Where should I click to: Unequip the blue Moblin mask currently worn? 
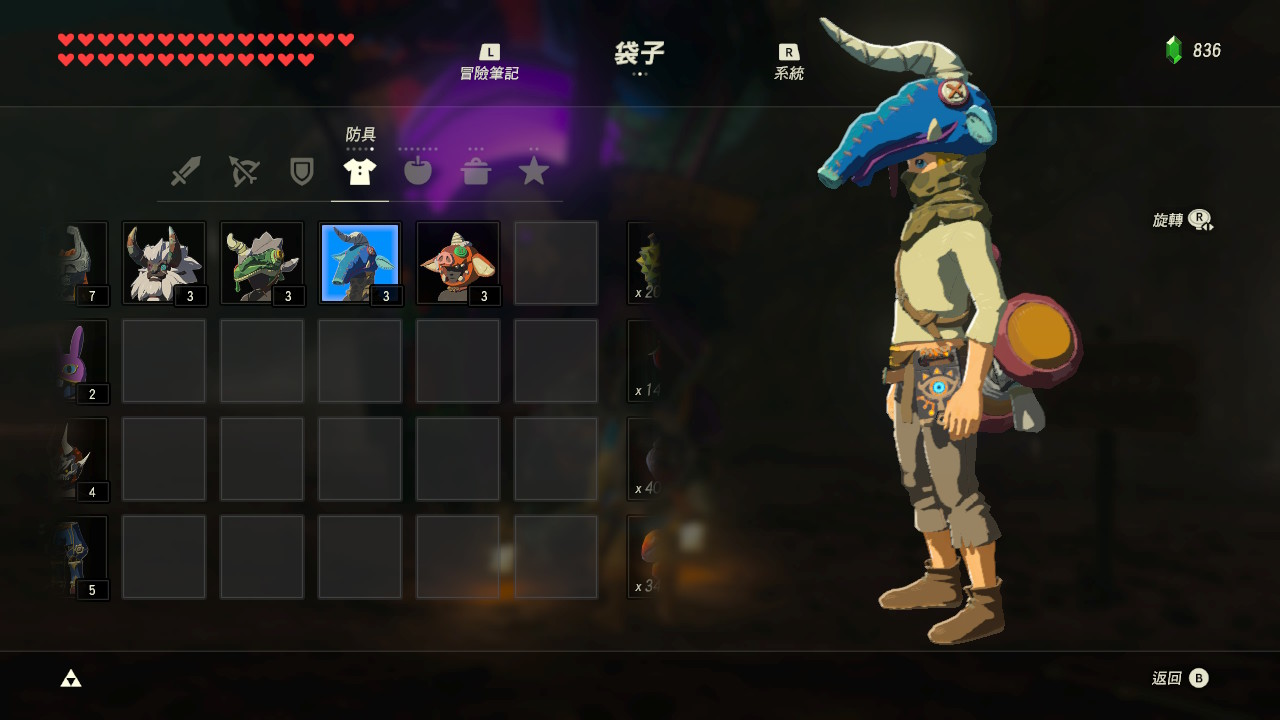tap(360, 262)
